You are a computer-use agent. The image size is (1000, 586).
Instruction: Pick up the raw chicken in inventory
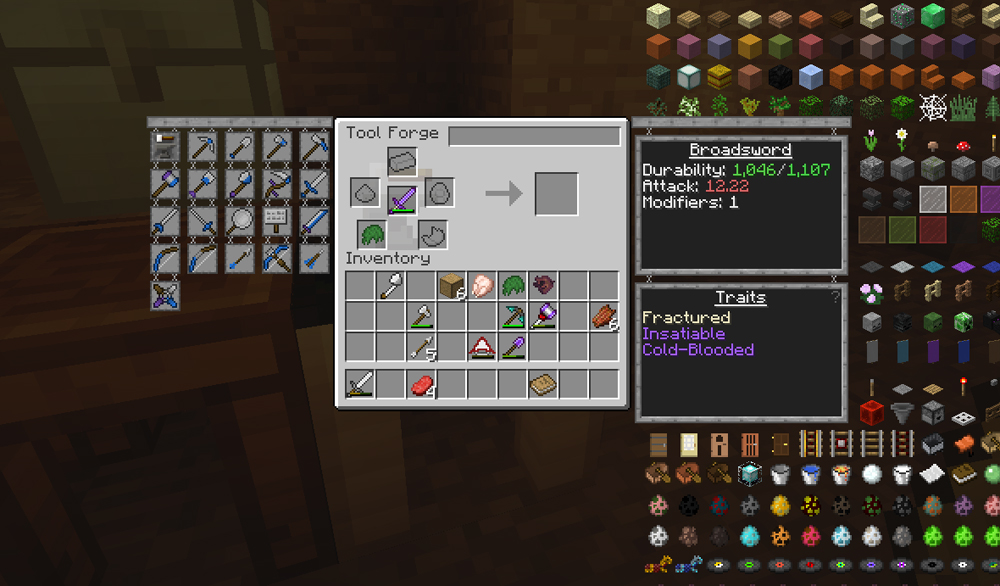click(482, 286)
